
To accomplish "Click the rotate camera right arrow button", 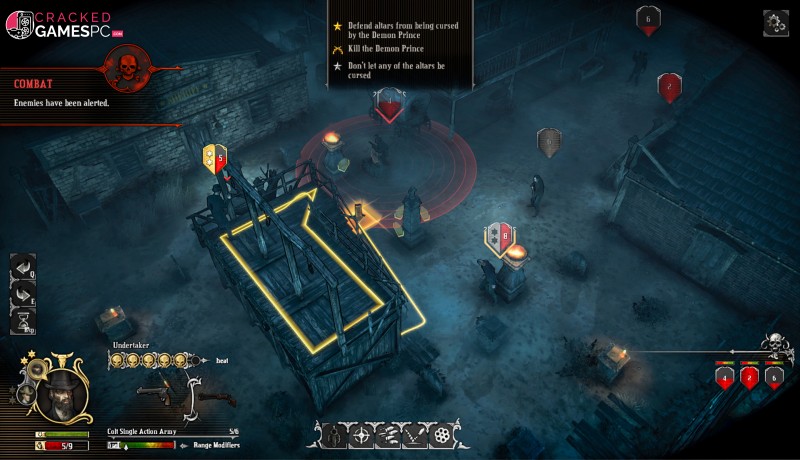I will click(x=23, y=295).
